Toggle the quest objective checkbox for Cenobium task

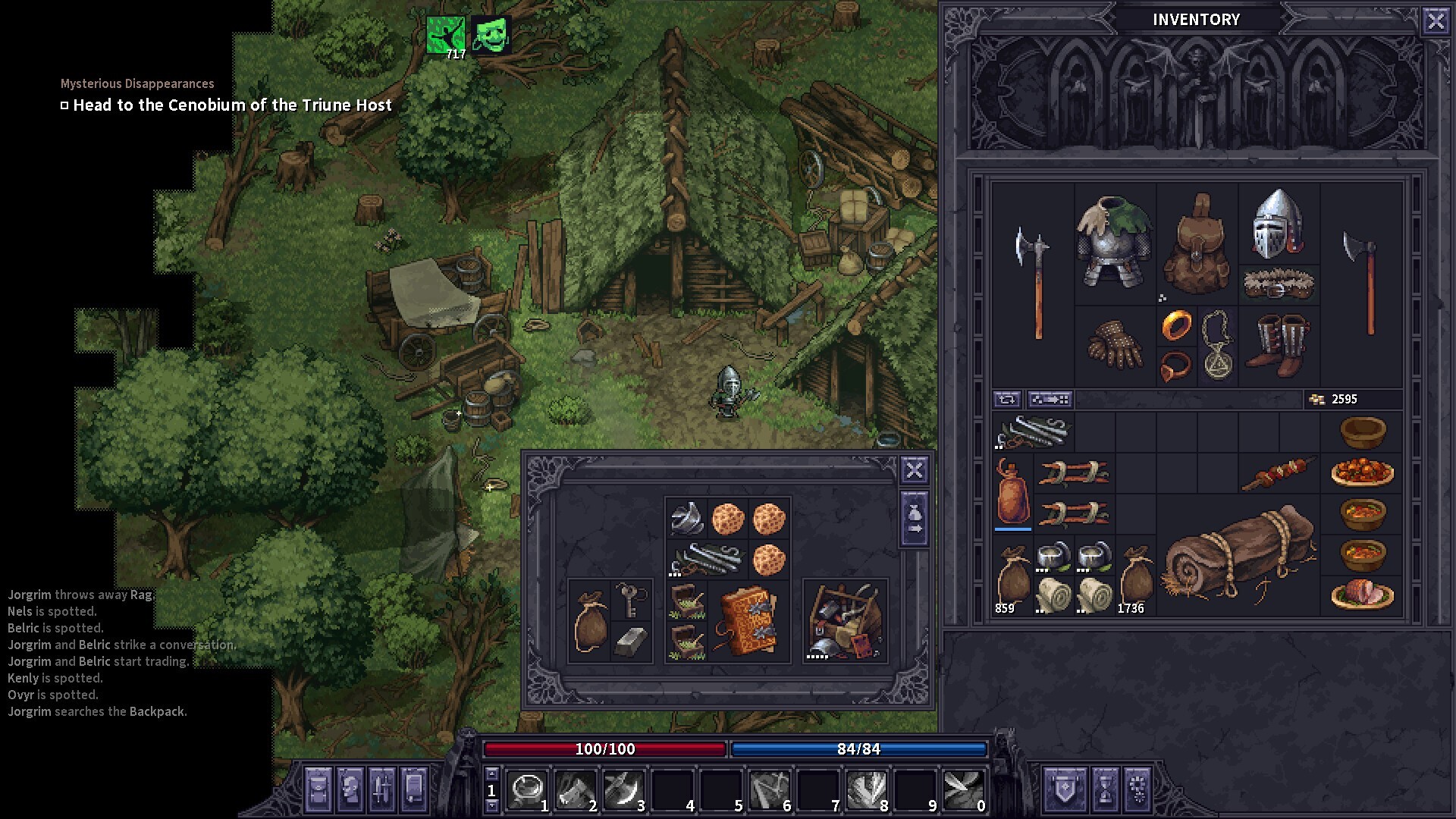[64, 105]
